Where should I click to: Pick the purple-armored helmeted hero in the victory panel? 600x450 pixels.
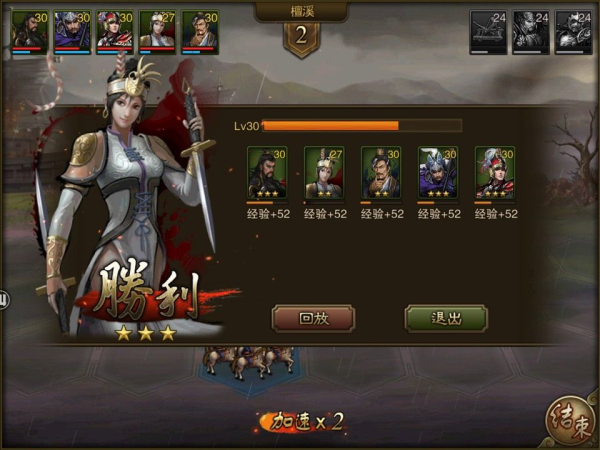click(438, 172)
